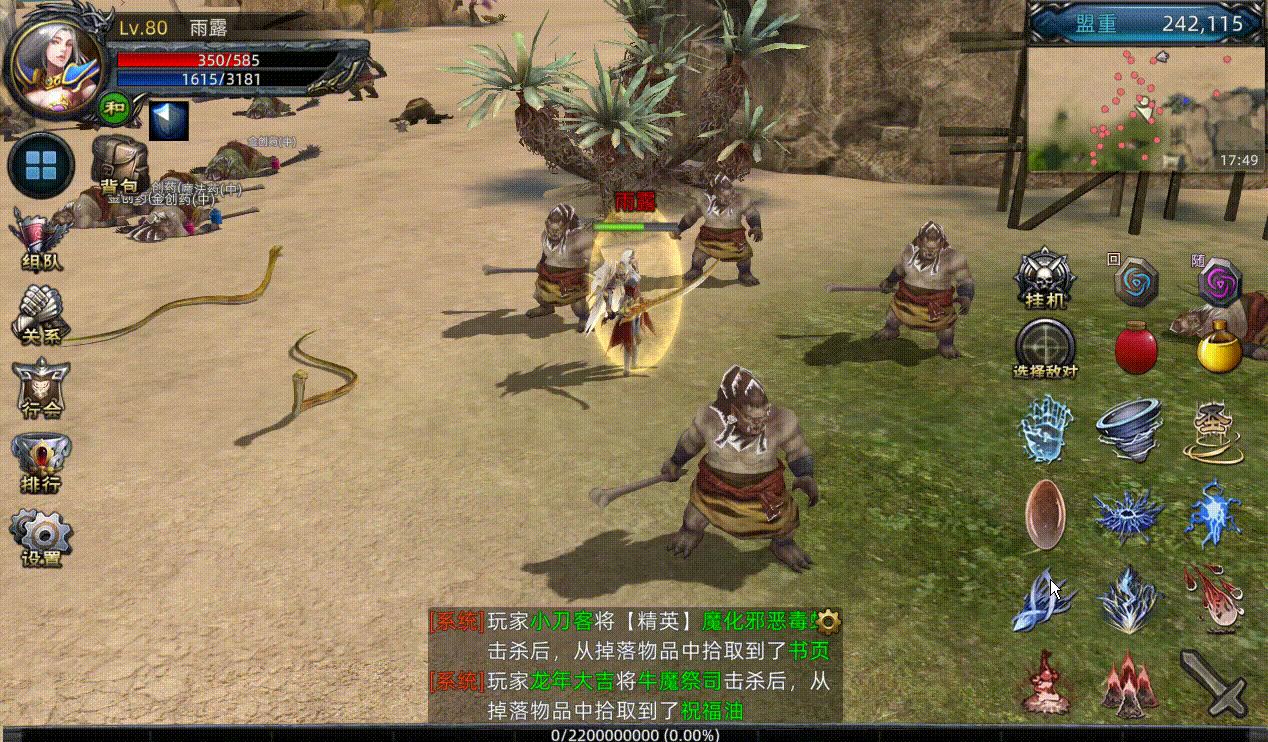Activate the tornado skill
This screenshot has height=742, width=1268.
coord(1128,428)
